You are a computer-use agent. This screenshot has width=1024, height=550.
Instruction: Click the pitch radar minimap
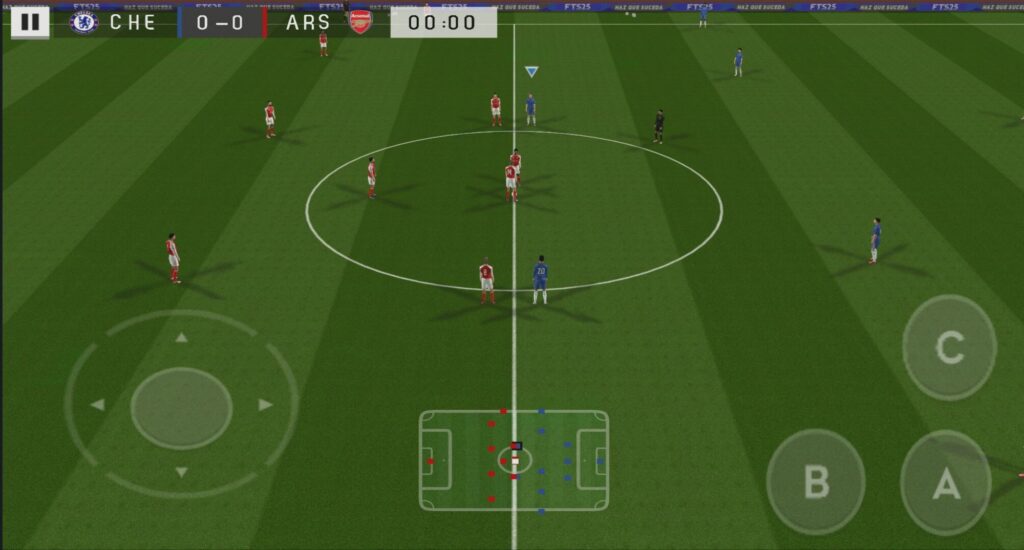pos(513,460)
